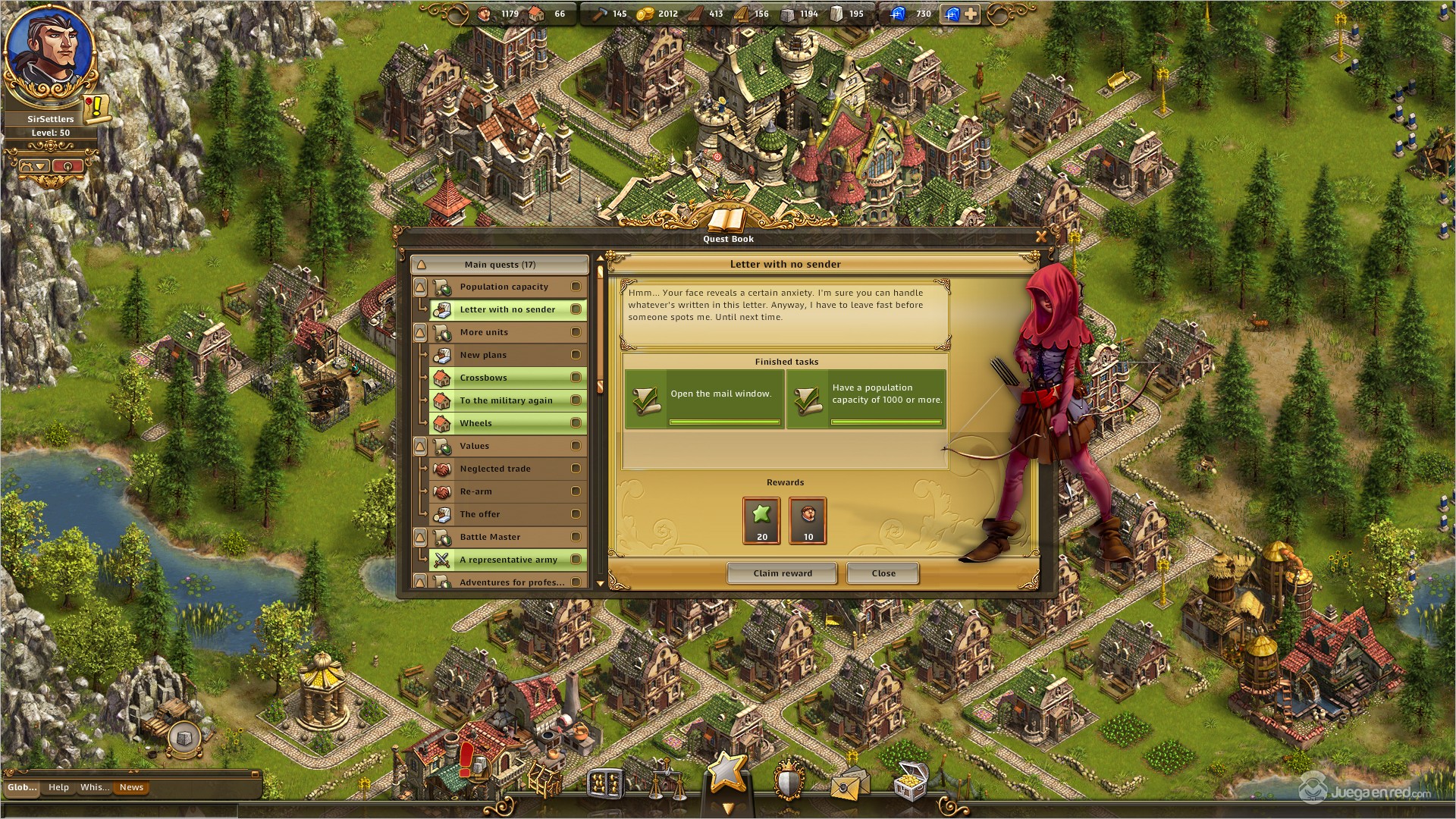Viewport: 1456px width, 819px height.
Task: Close the Quest Book with Close button
Action: coord(883,573)
